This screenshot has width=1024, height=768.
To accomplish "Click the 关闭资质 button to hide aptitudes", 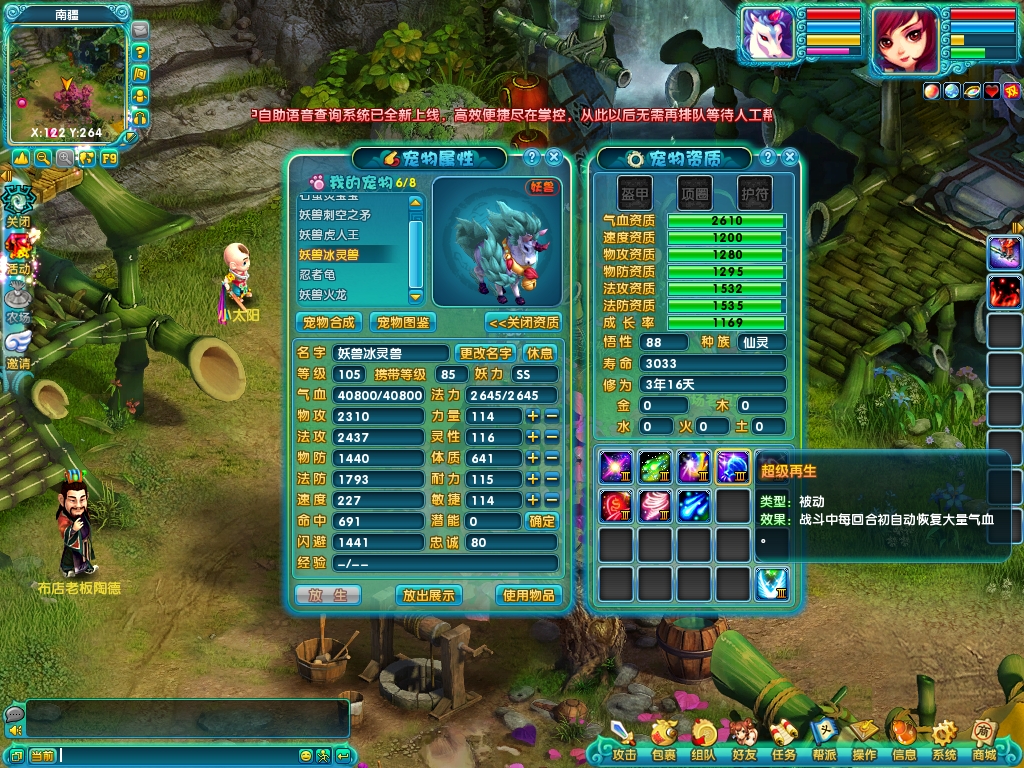I will coord(524,322).
